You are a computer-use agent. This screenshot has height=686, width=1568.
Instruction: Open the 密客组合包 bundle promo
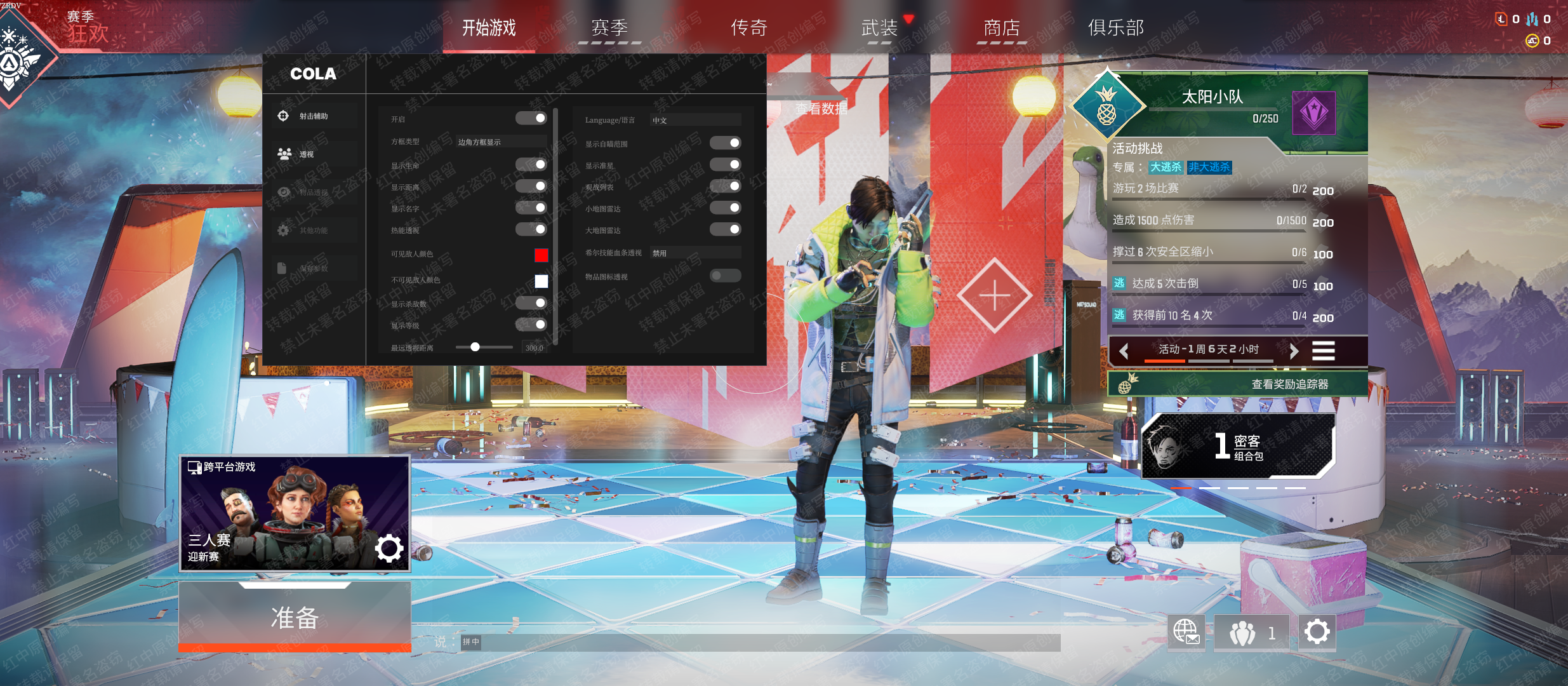[1238, 446]
